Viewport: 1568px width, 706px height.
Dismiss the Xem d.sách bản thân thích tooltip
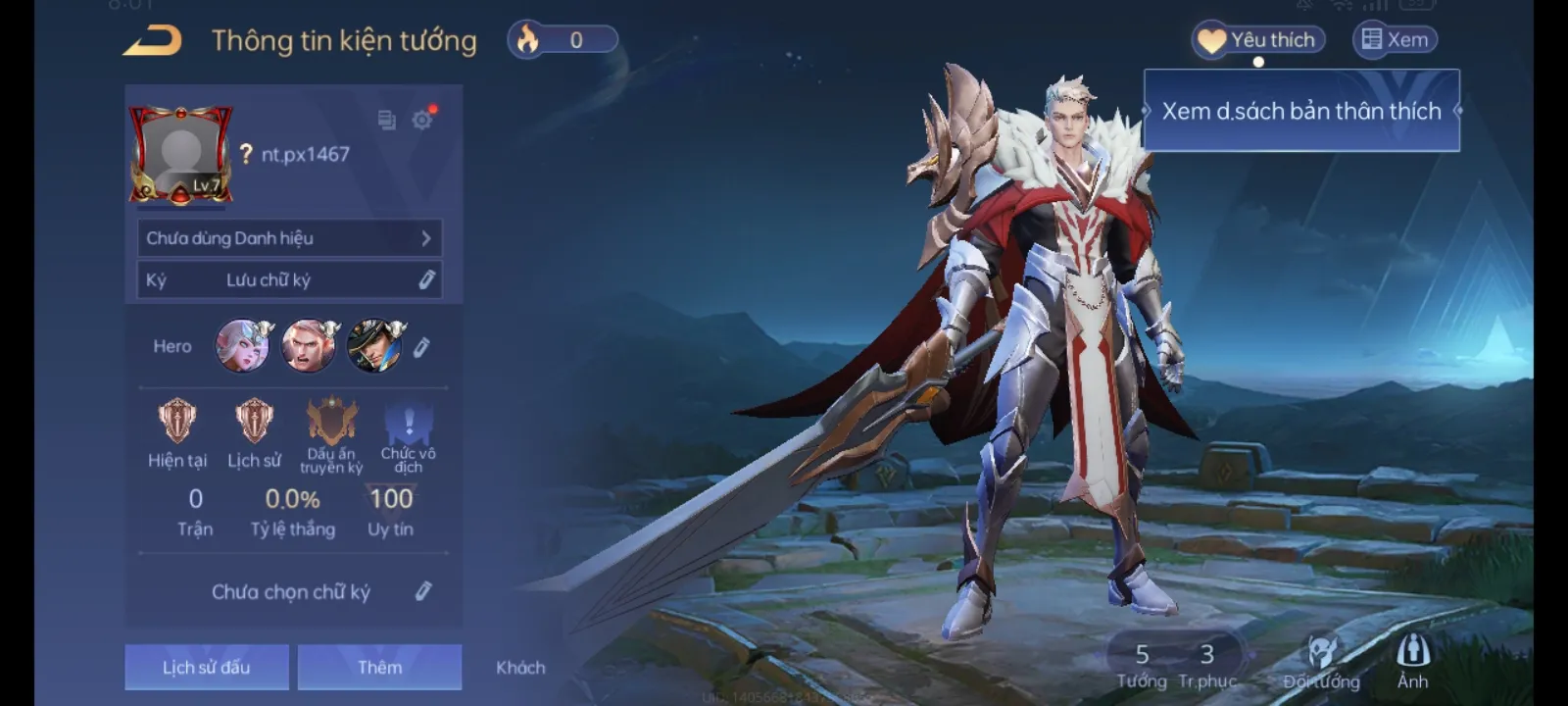(x=1299, y=111)
